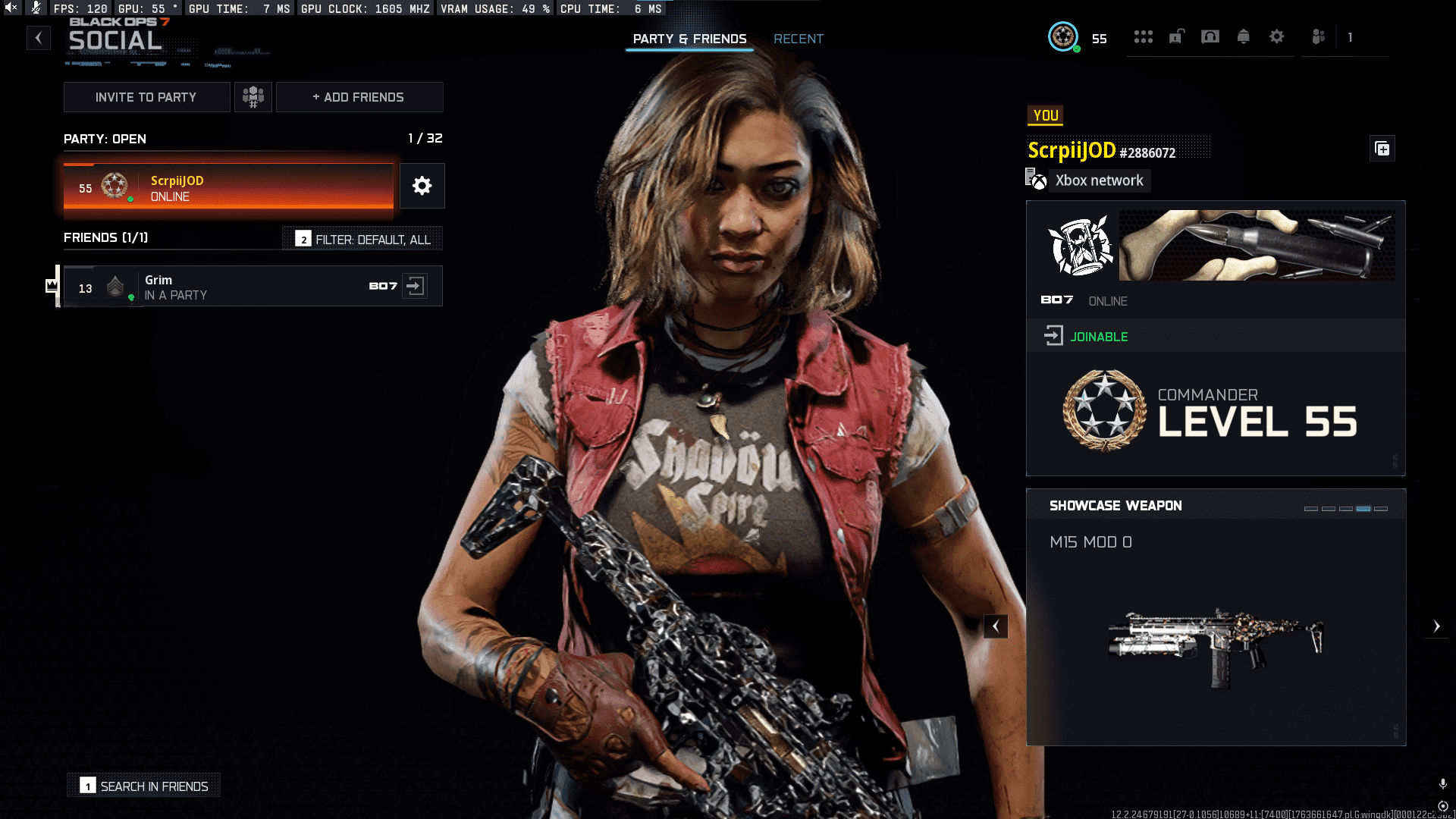Open the notifications bell
This screenshot has height=819, width=1456.
(1244, 36)
